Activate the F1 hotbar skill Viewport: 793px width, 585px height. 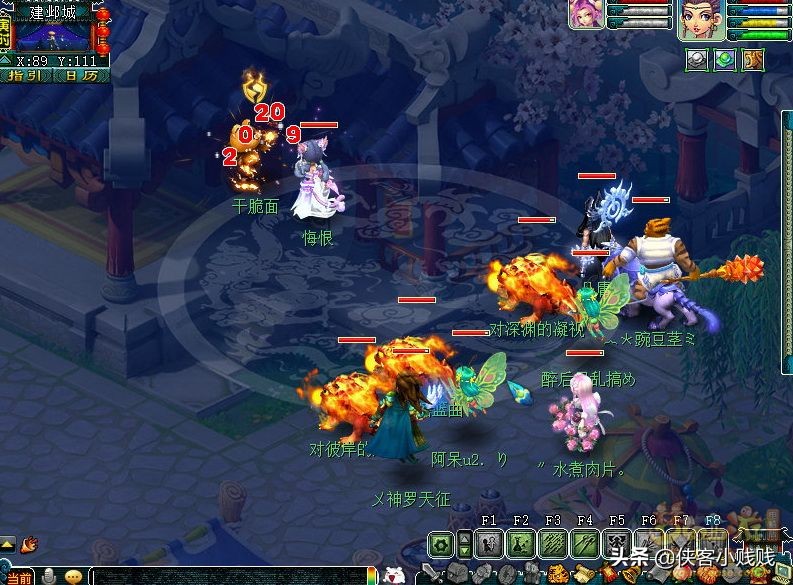coord(489,545)
